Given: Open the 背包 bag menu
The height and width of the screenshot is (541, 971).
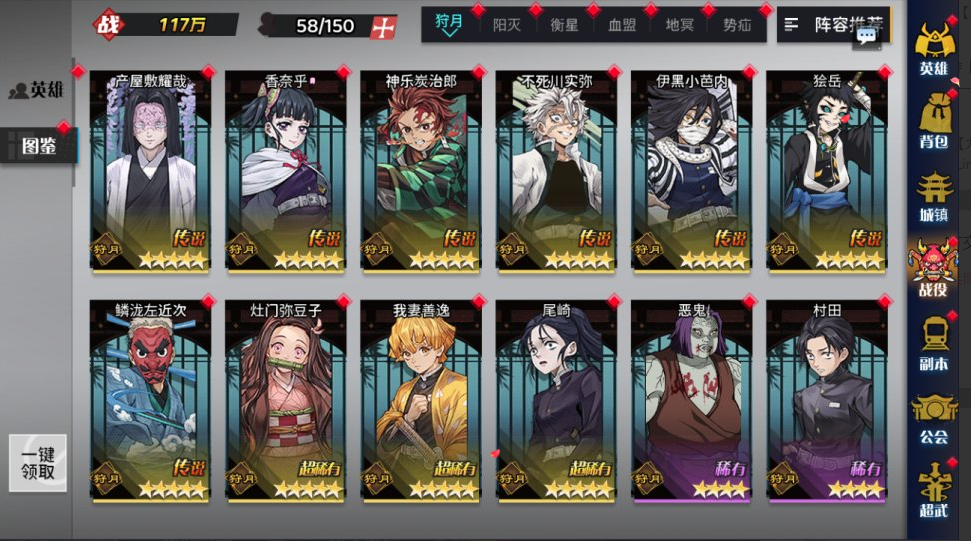Looking at the screenshot, I should pos(933,122).
